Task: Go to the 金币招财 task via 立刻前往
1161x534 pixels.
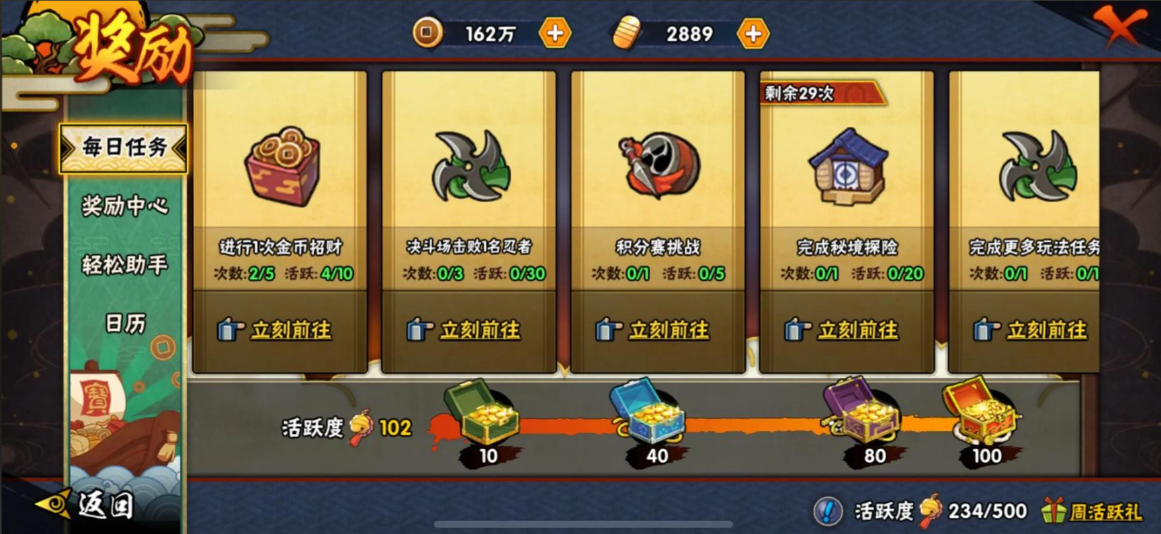Action: click(277, 330)
